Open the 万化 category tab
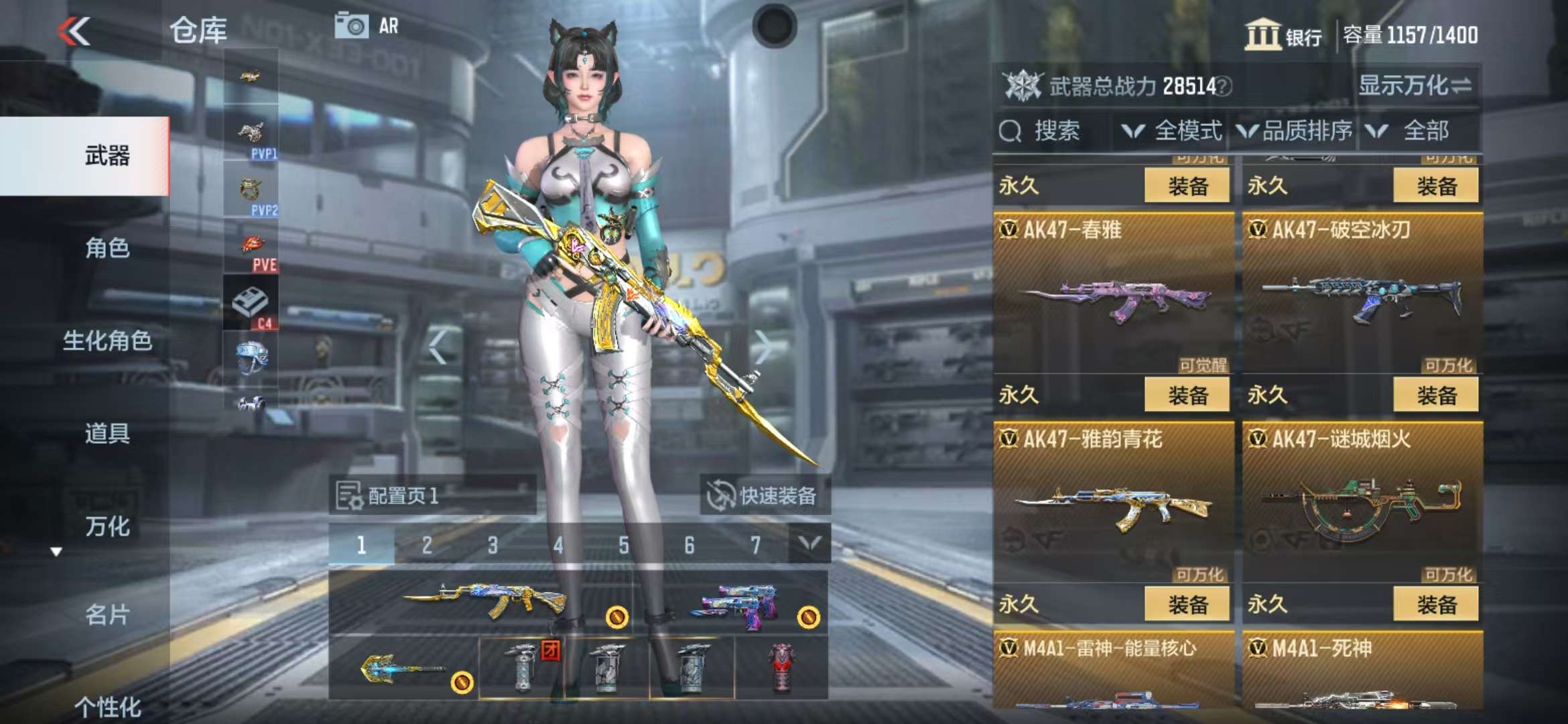 (107, 526)
